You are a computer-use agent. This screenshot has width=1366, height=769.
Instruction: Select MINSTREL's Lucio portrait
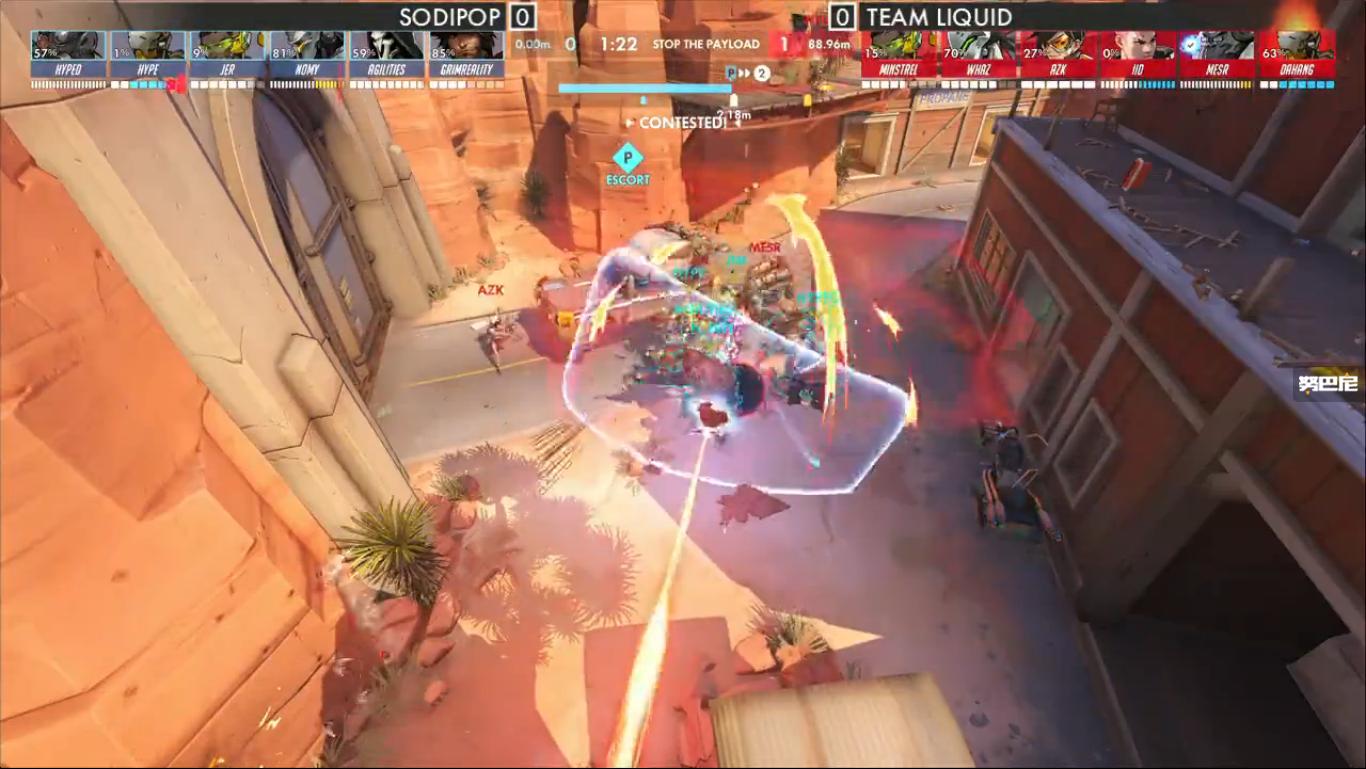[900, 46]
